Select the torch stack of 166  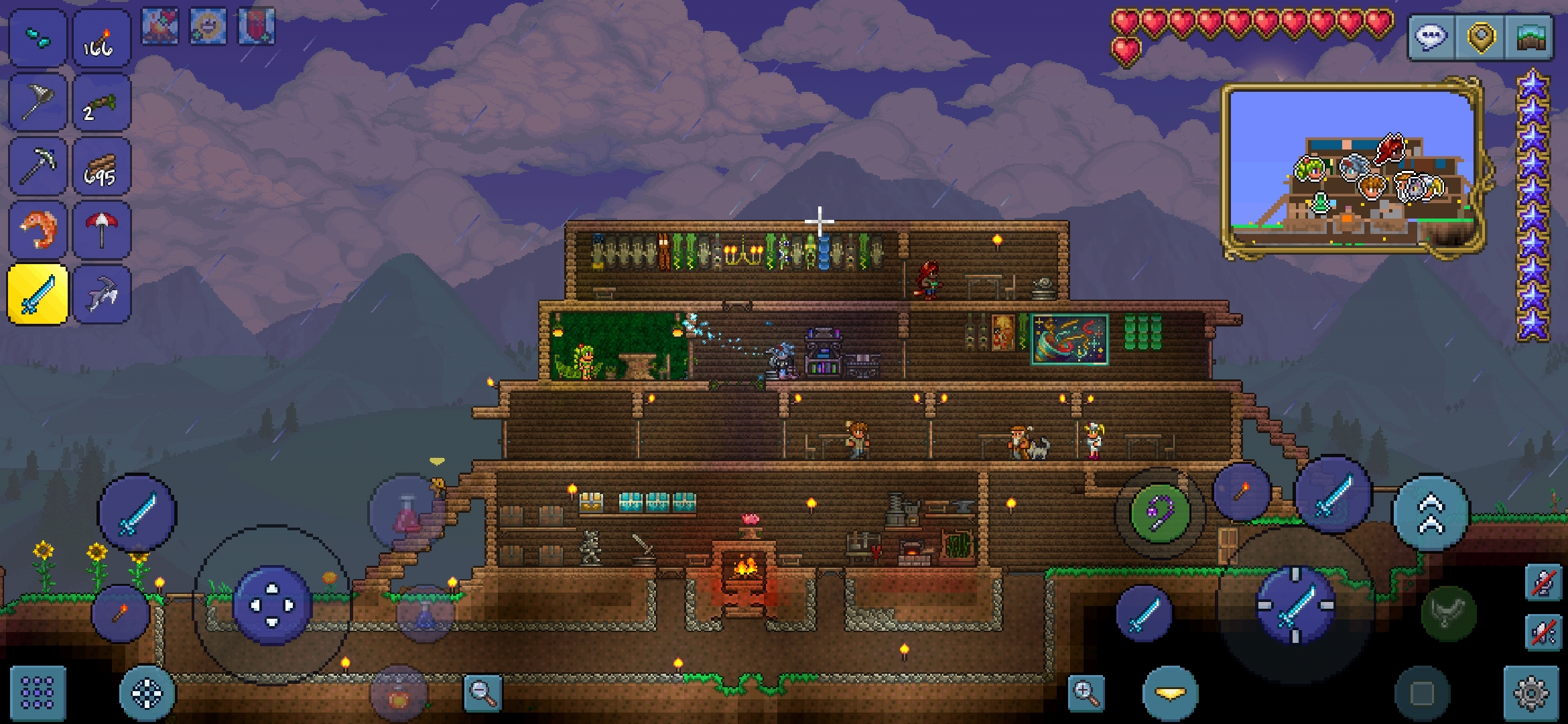[101, 39]
